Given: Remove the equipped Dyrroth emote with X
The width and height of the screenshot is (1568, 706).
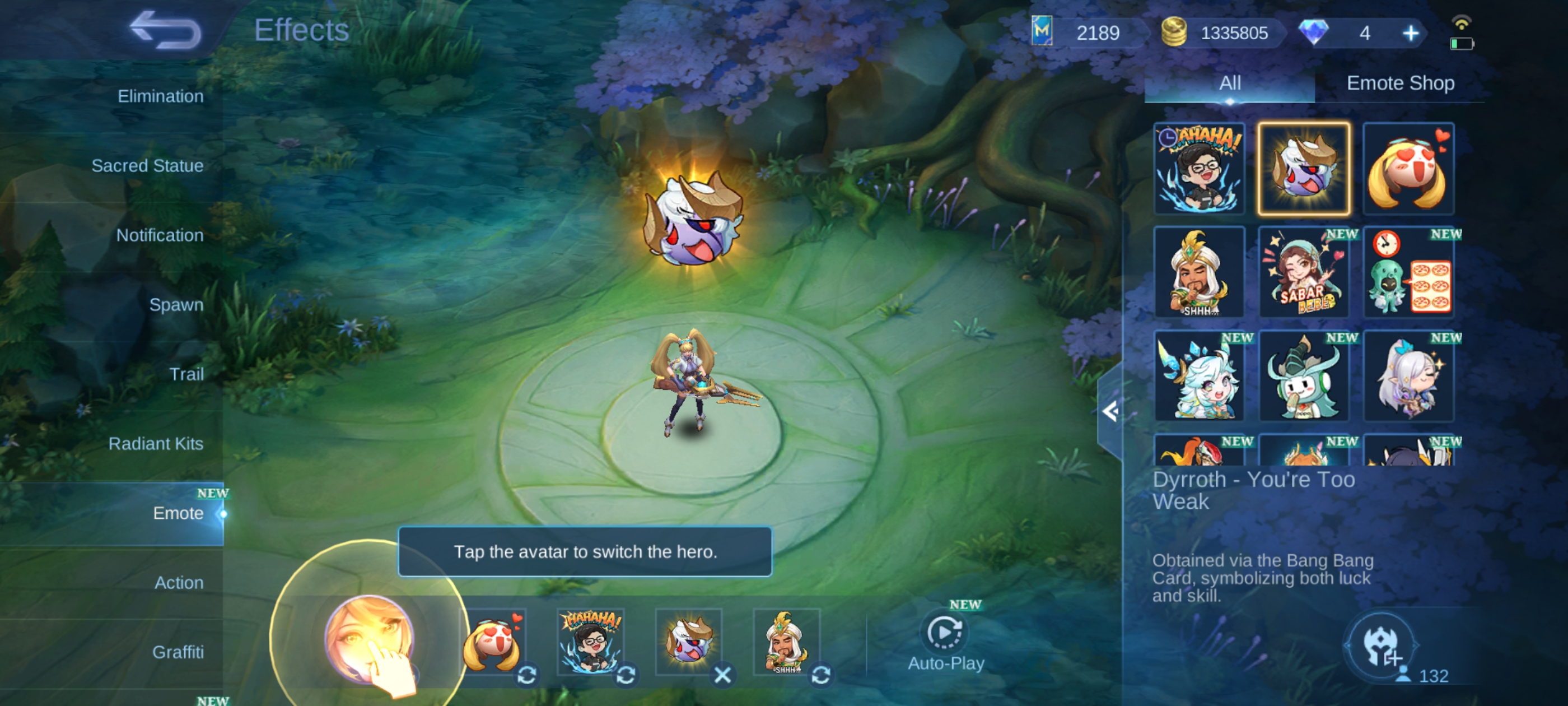Looking at the screenshot, I should tap(722, 675).
